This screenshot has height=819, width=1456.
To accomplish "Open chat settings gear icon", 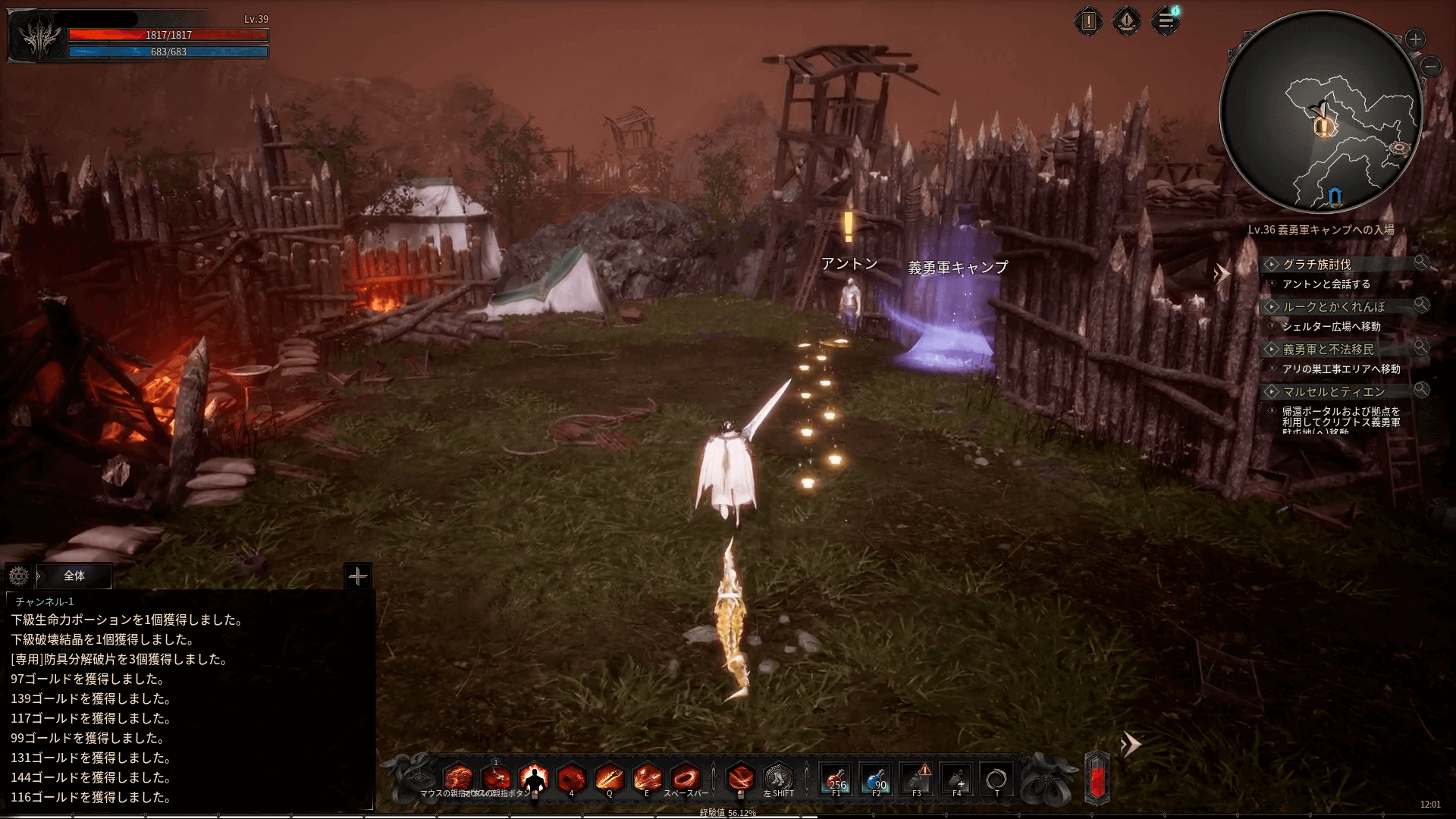I will click(19, 576).
